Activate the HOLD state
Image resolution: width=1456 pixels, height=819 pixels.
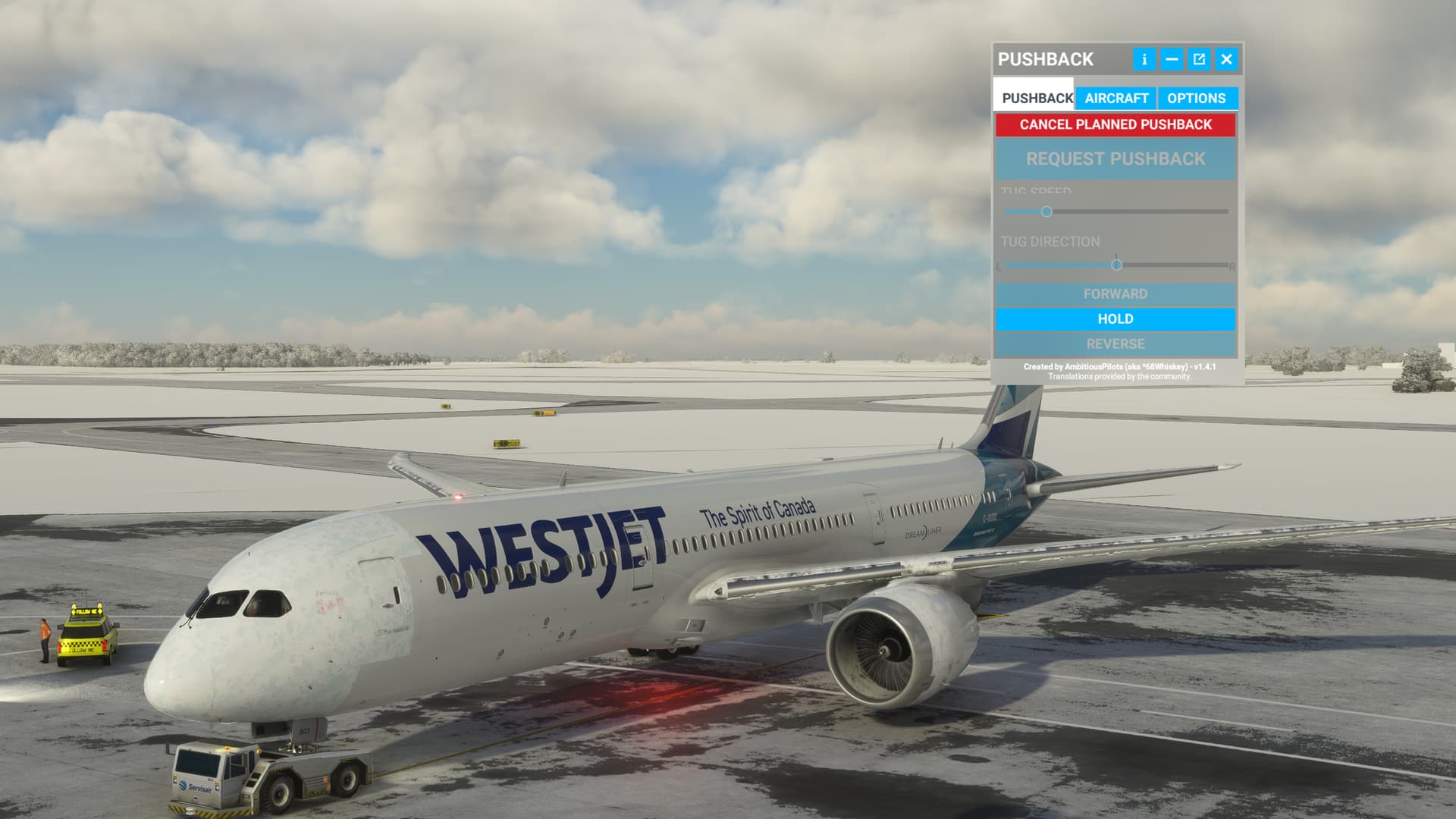point(1115,319)
